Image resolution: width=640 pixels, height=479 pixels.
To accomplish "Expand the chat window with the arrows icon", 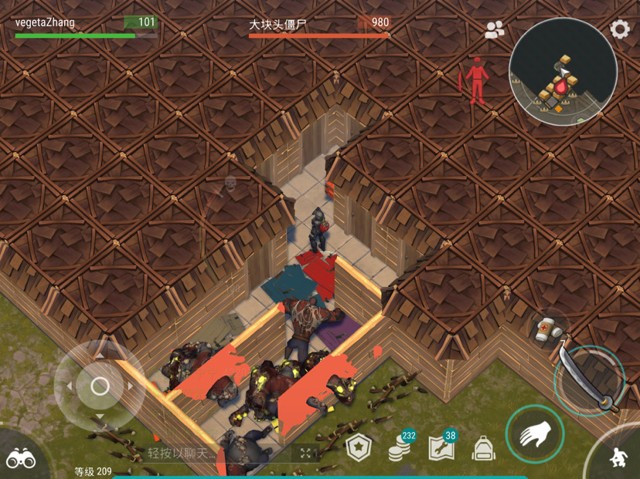I will pyautogui.click(x=306, y=454).
